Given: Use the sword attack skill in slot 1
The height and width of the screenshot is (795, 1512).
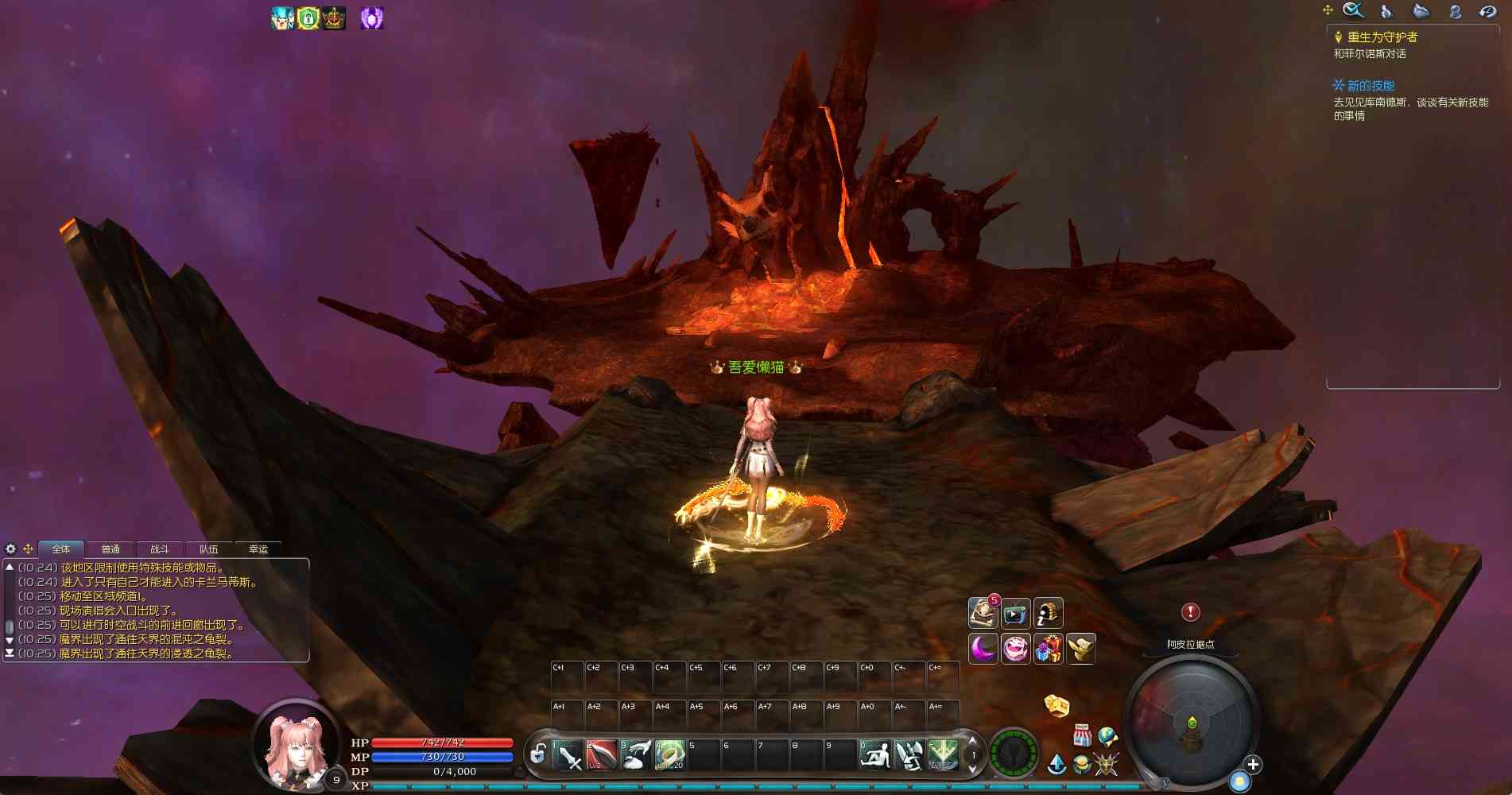Looking at the screenshot, I should [568, 755].
